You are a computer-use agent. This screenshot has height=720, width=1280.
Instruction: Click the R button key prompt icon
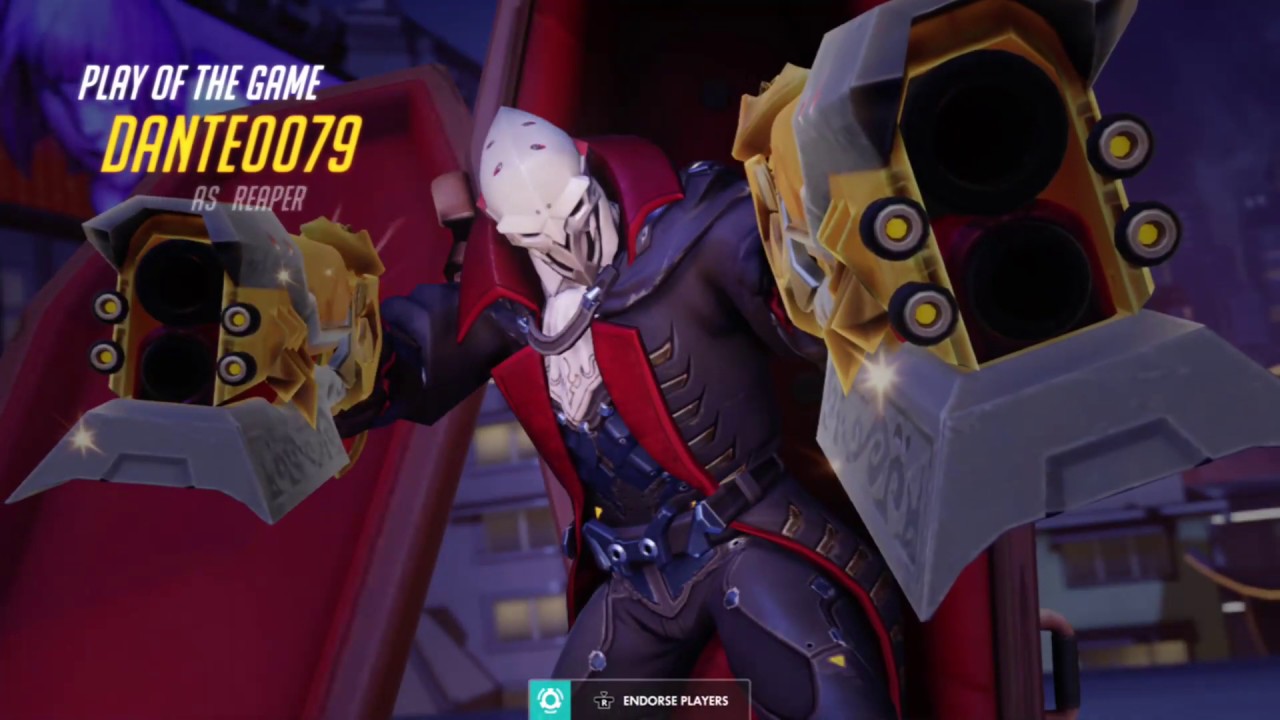(x=604, y=701)
